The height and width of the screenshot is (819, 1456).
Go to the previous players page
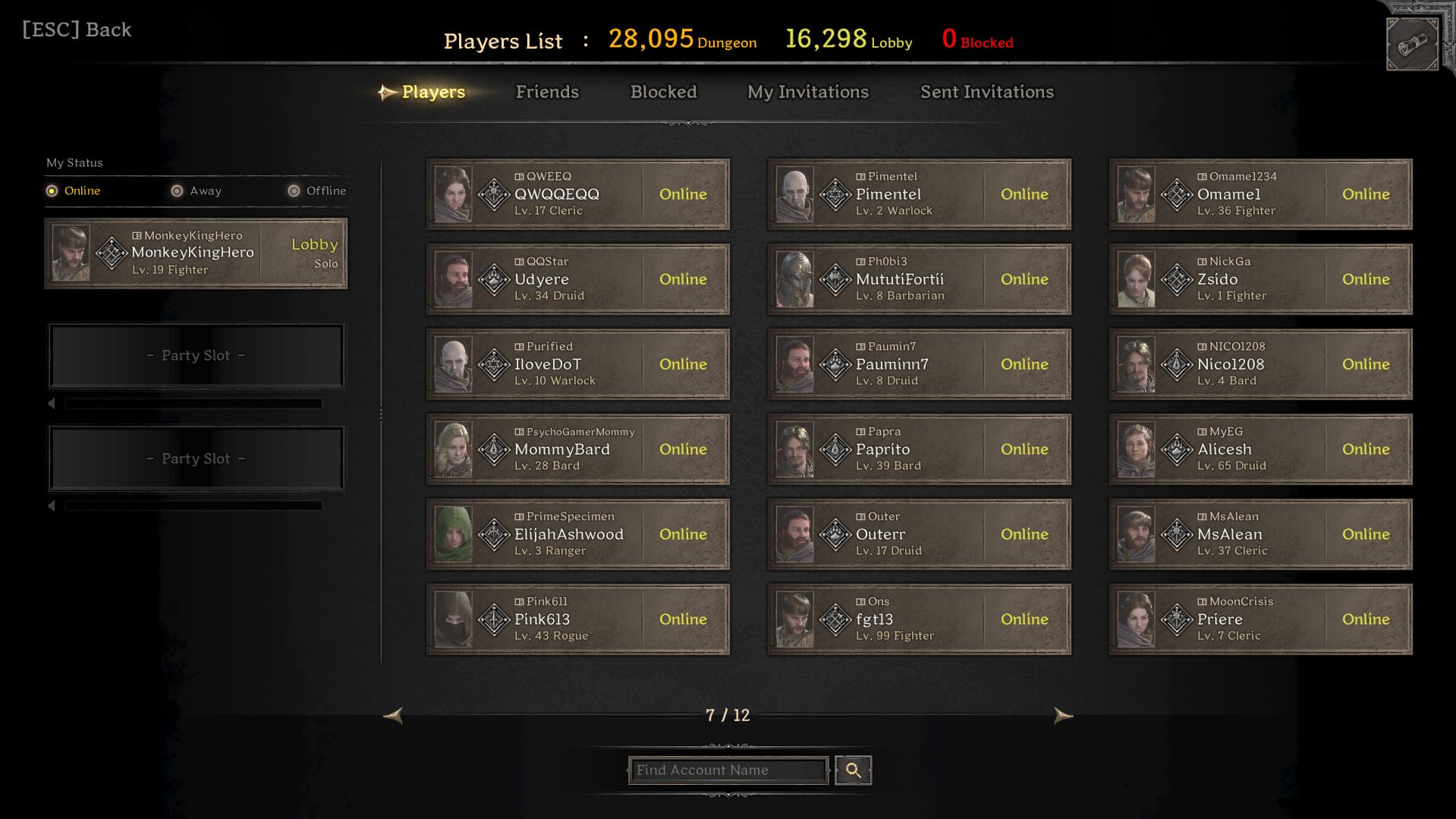click(x=394, y=715)
